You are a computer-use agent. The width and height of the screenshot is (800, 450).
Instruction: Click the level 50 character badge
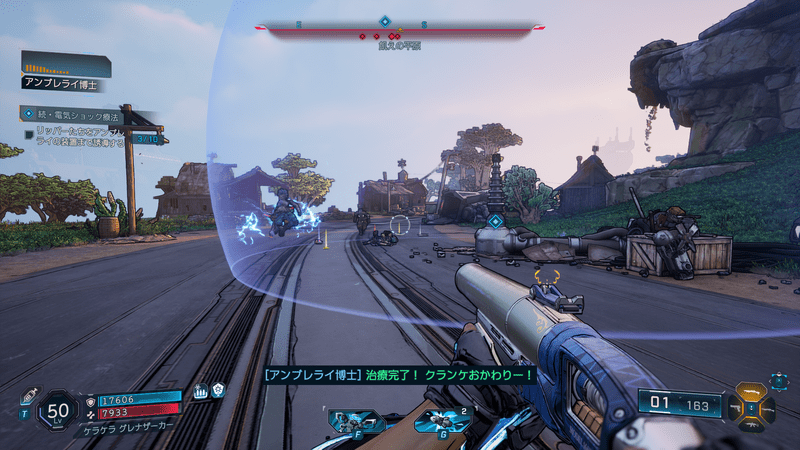(x=58, y=410)
